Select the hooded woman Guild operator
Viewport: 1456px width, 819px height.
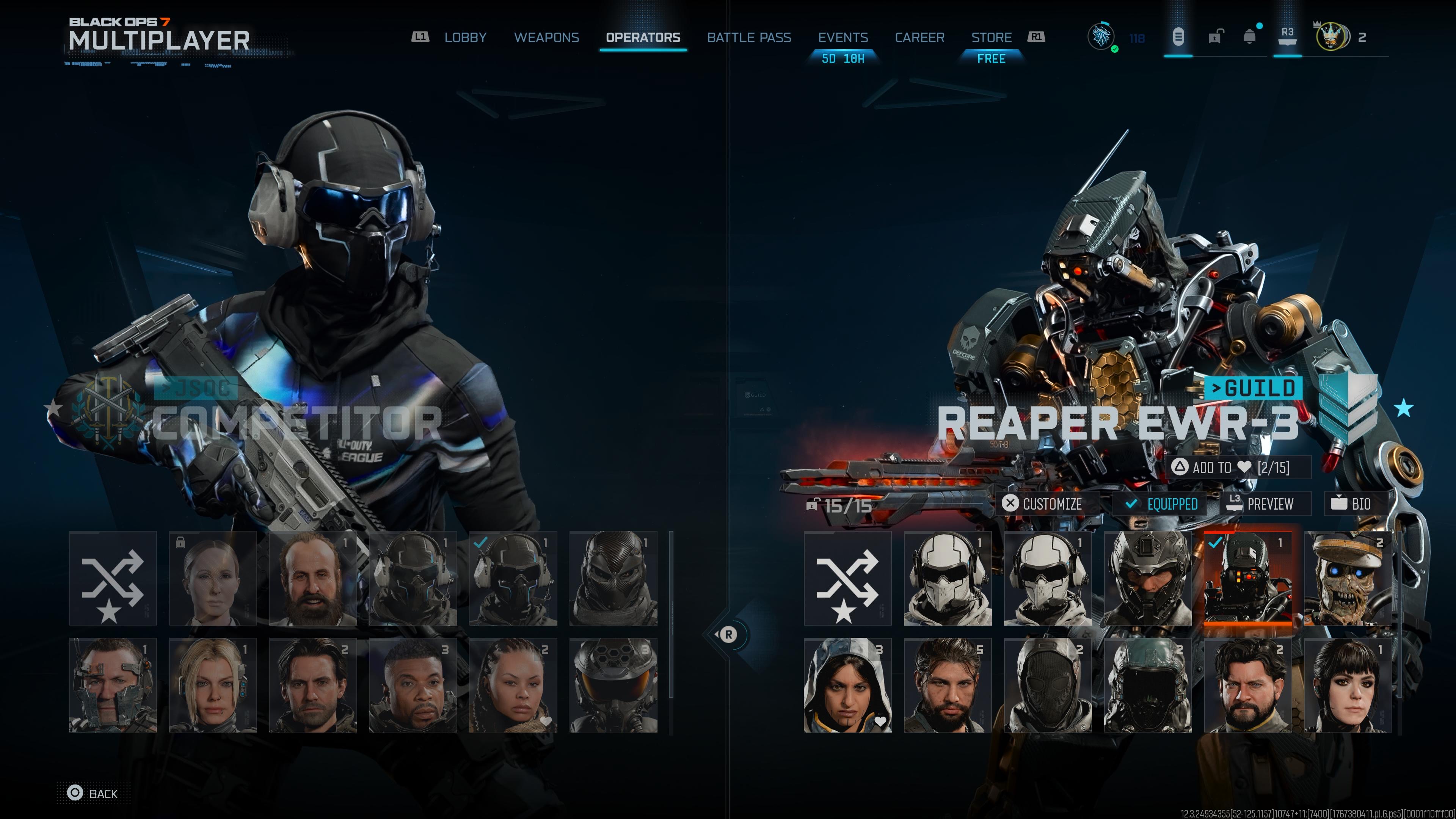point(847,685)
